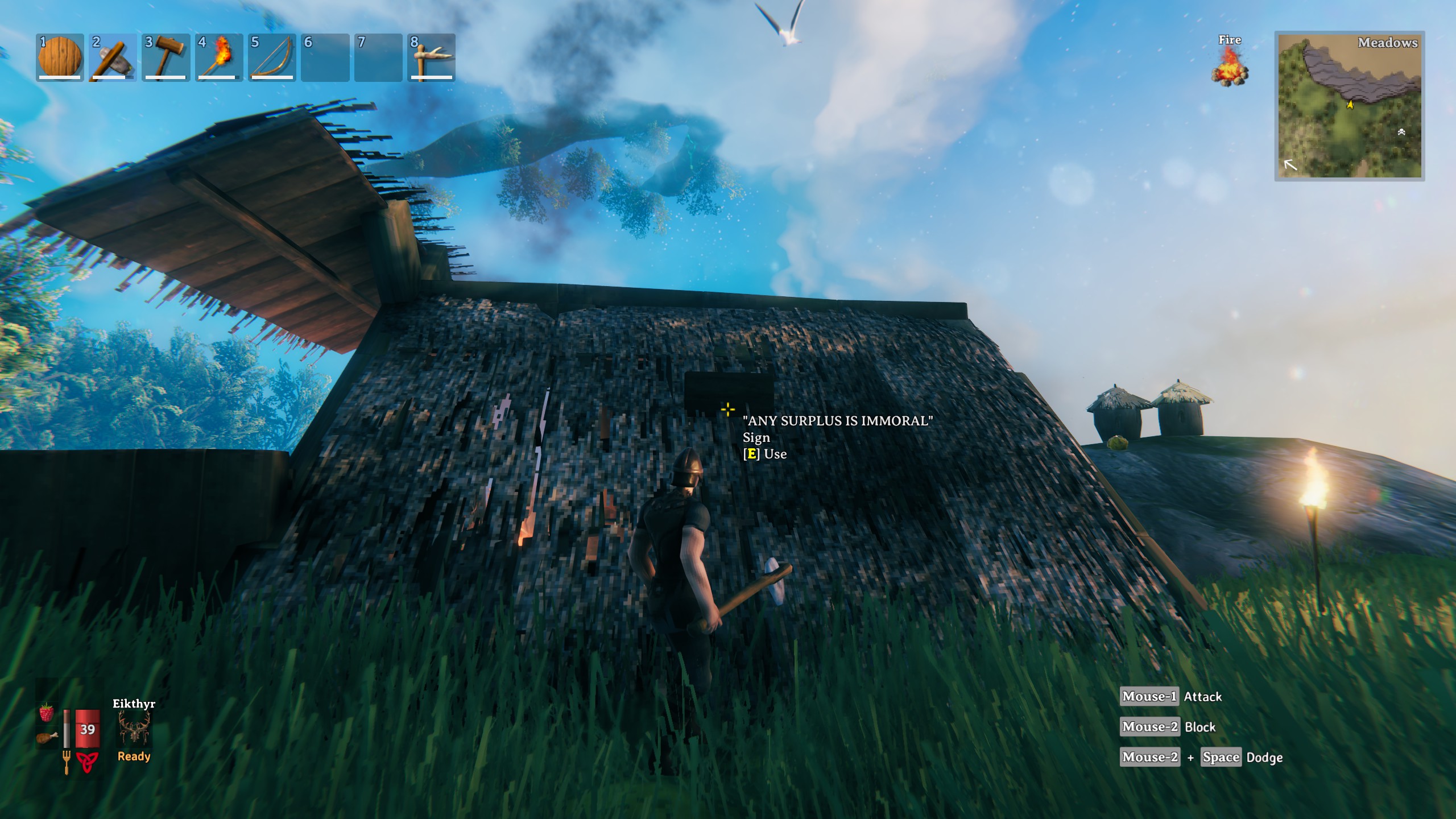The width and height of the screenshot is (1456, 819).
Task: Activate the Eikthyr forsaken power icon
Action: [x=134, y=729]
